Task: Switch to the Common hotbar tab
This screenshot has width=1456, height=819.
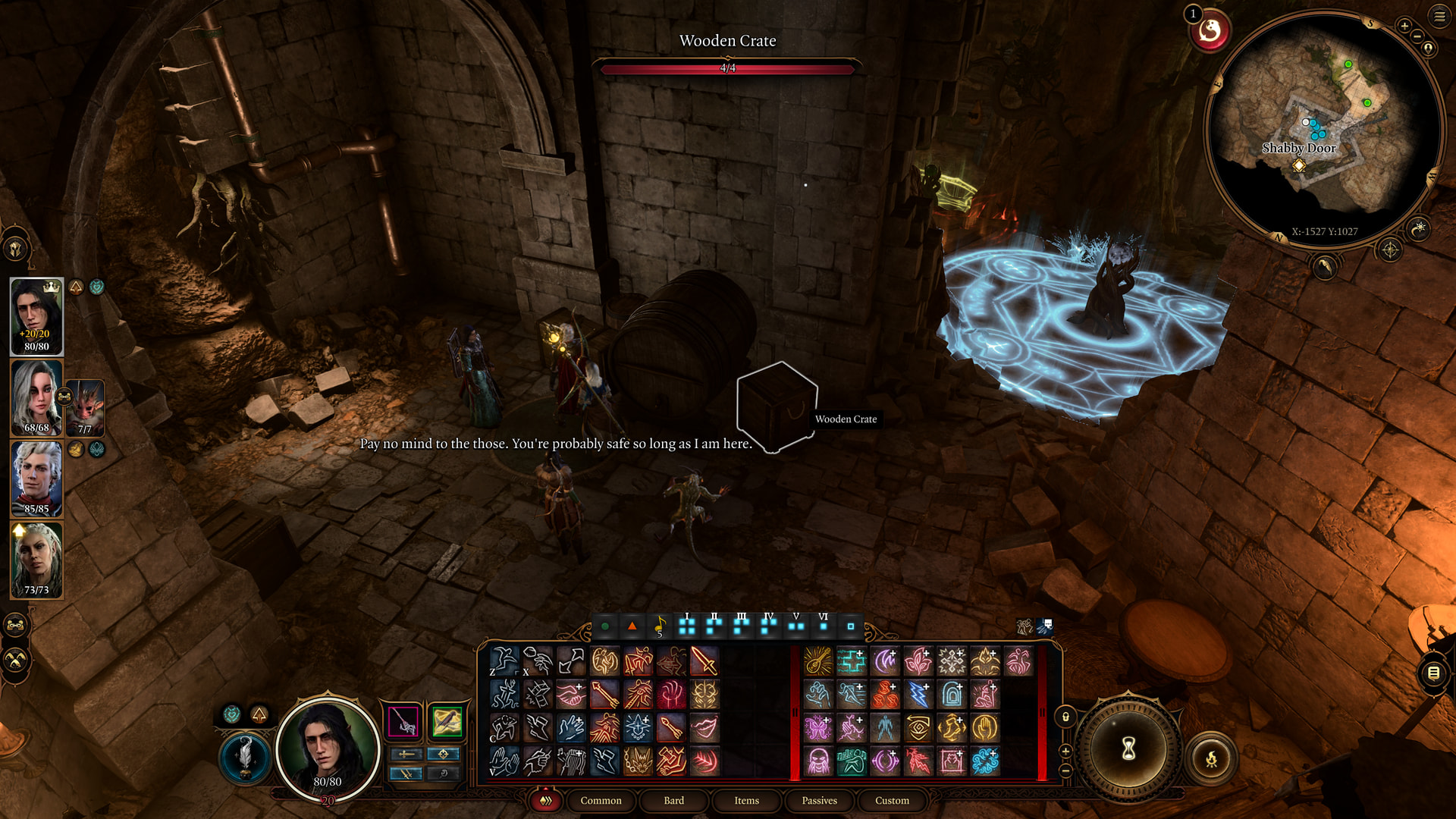Action: click(601, 801)
